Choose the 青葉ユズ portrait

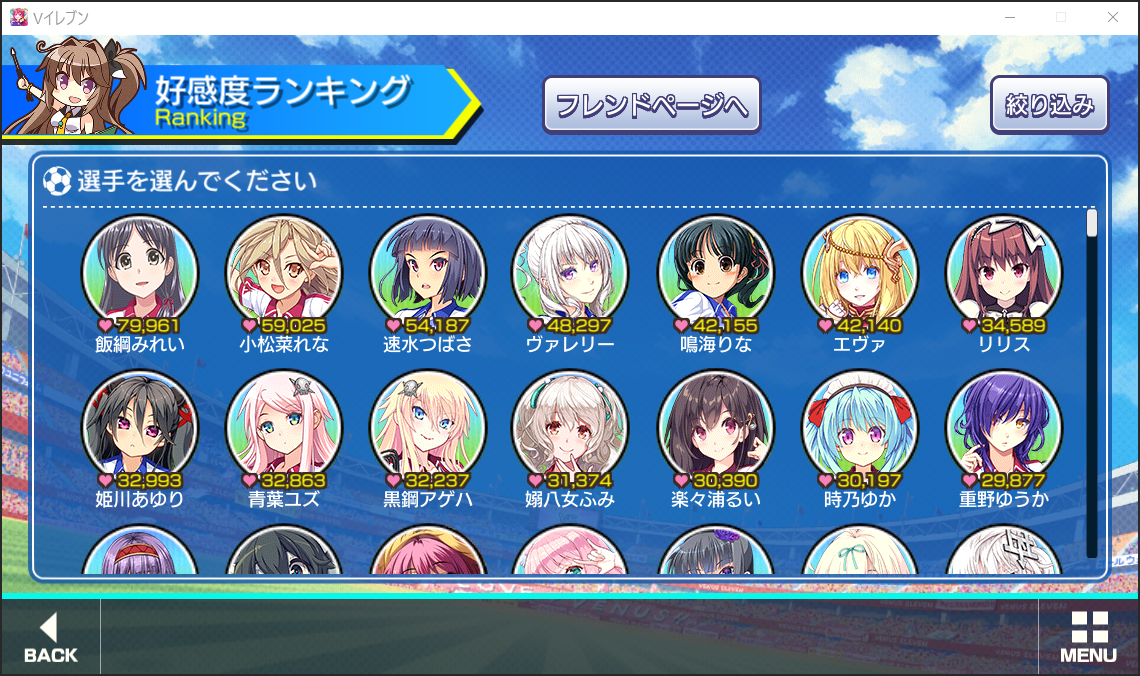coord(284,426)
